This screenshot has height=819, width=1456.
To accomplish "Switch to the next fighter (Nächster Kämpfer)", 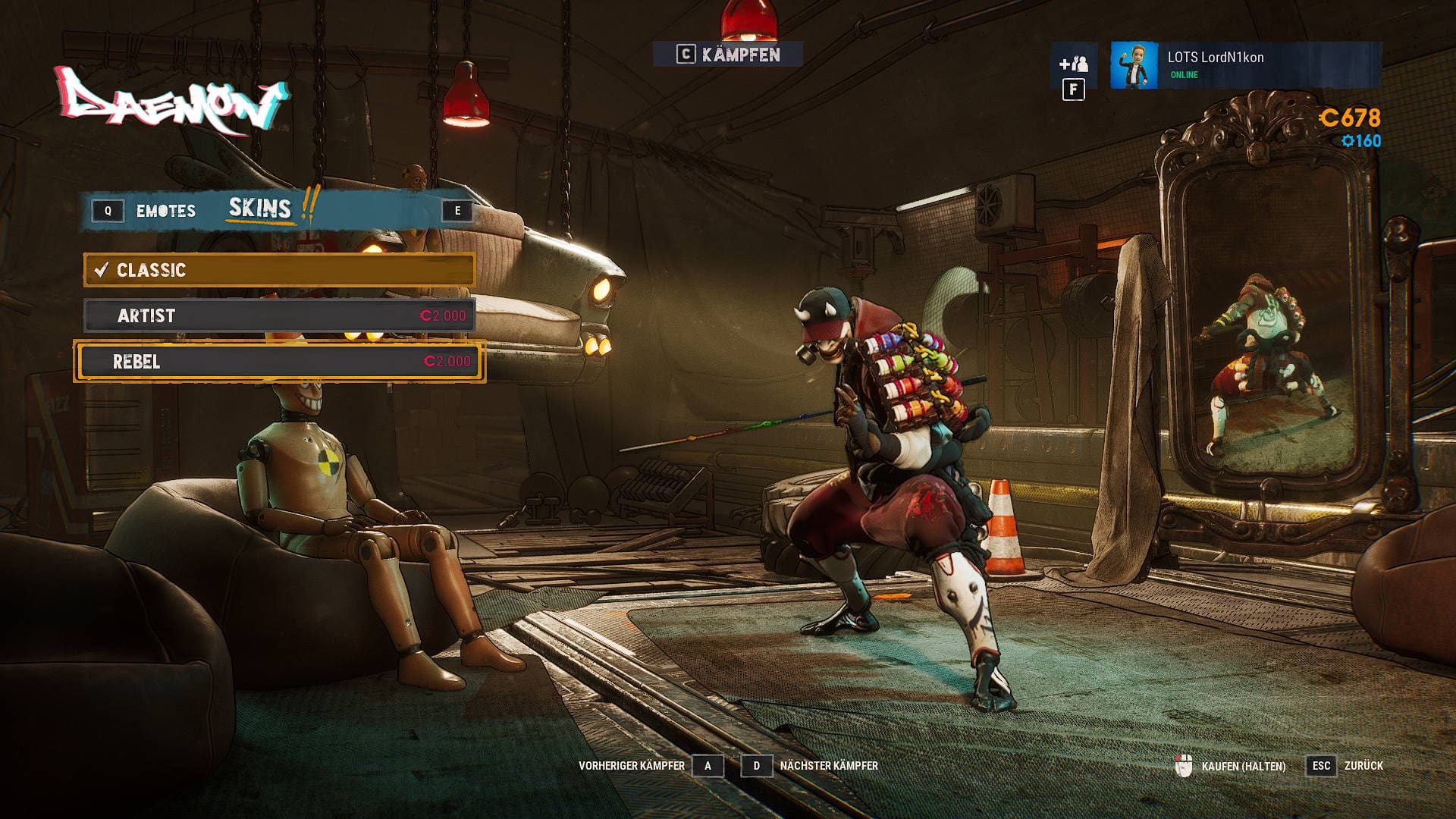I will tap(756, 766).
